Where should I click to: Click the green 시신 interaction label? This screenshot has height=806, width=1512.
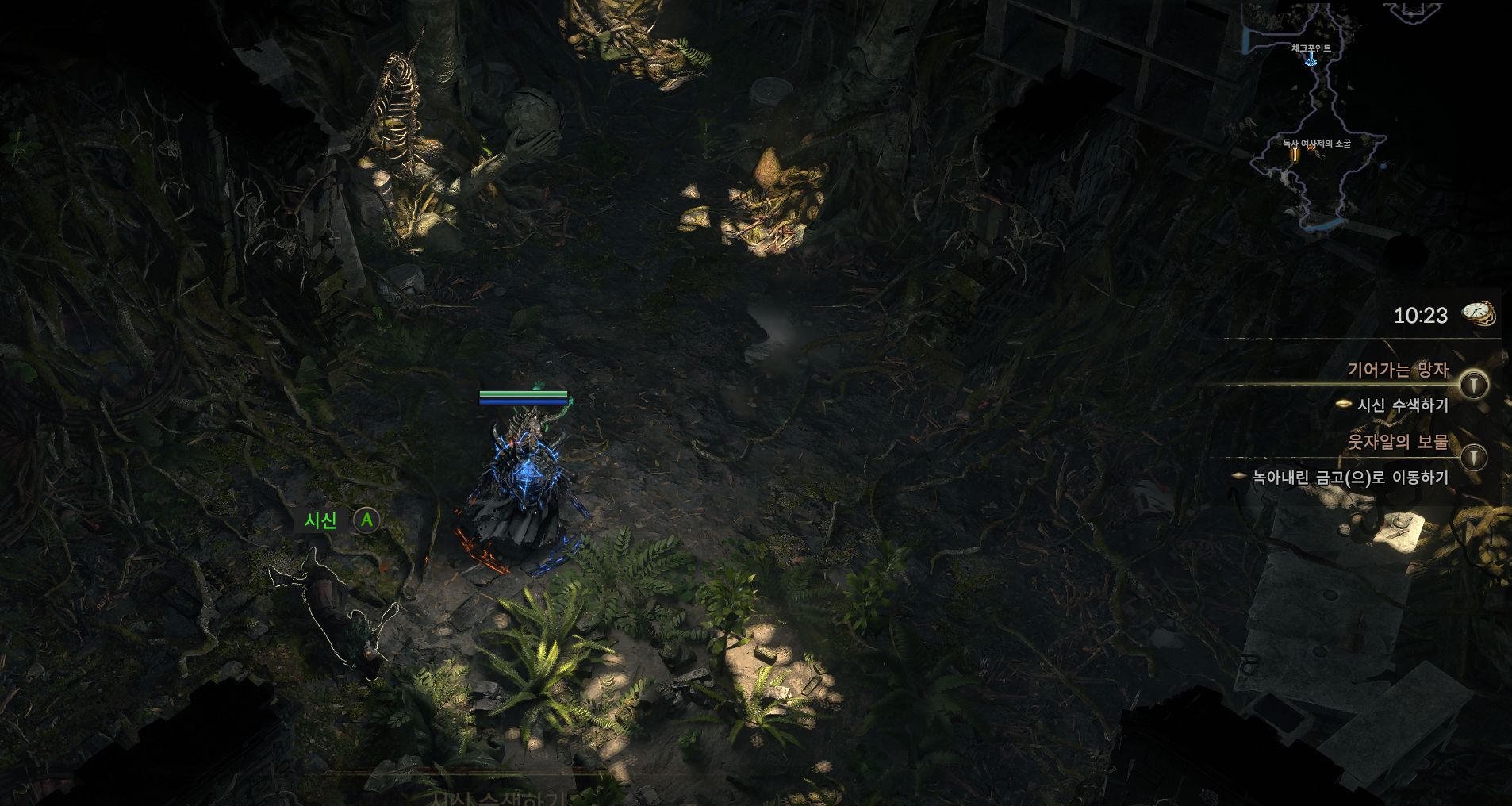[320, 520]
